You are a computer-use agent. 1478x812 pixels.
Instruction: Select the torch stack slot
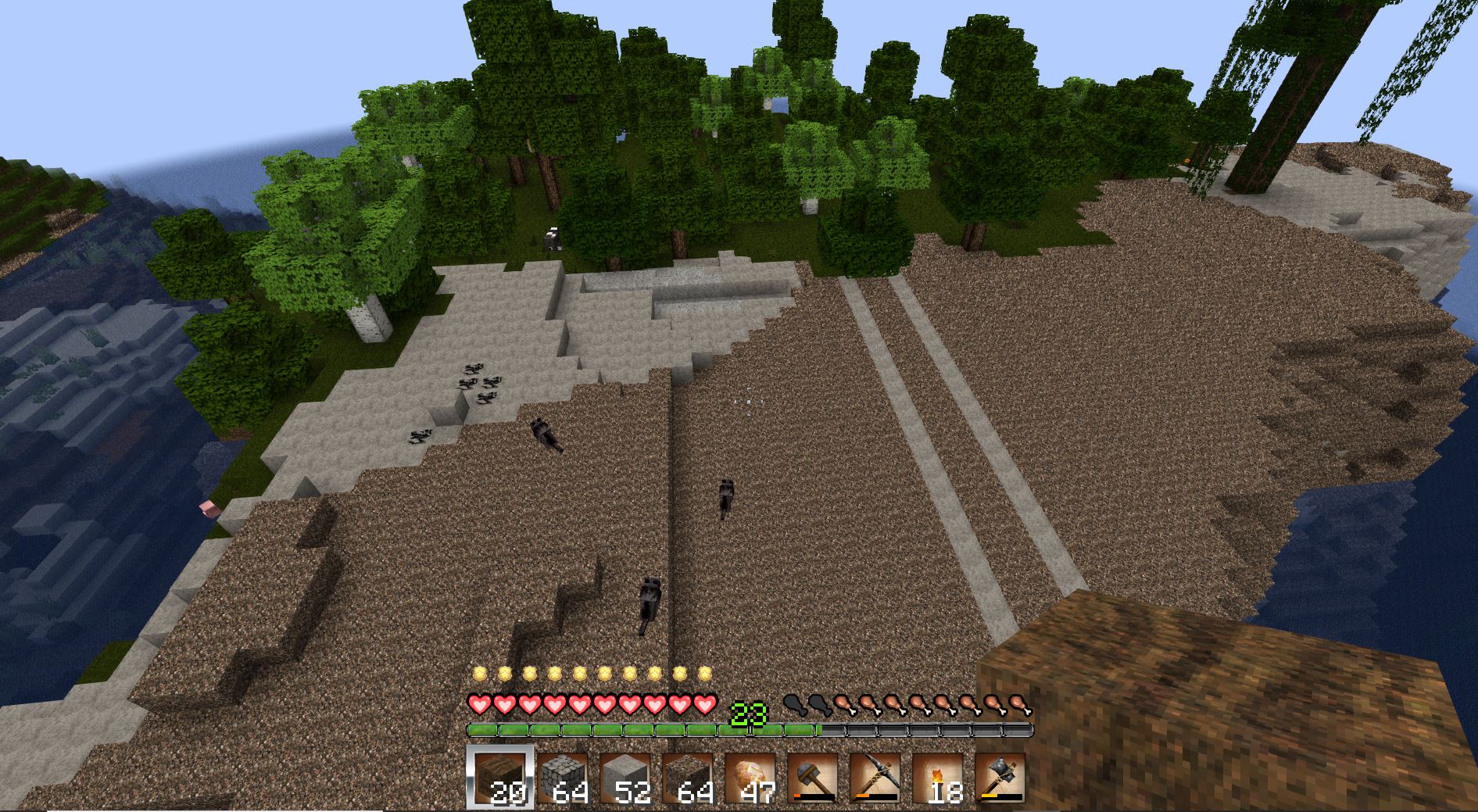tap(938, 778)
